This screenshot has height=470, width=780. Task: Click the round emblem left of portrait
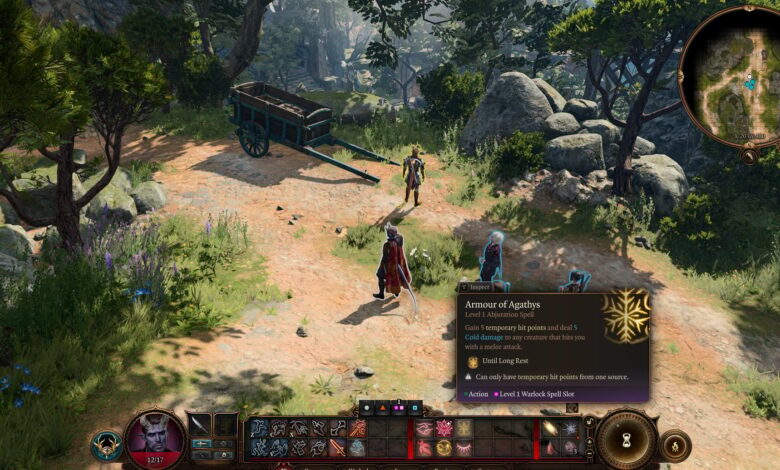[x=105, y=446]
